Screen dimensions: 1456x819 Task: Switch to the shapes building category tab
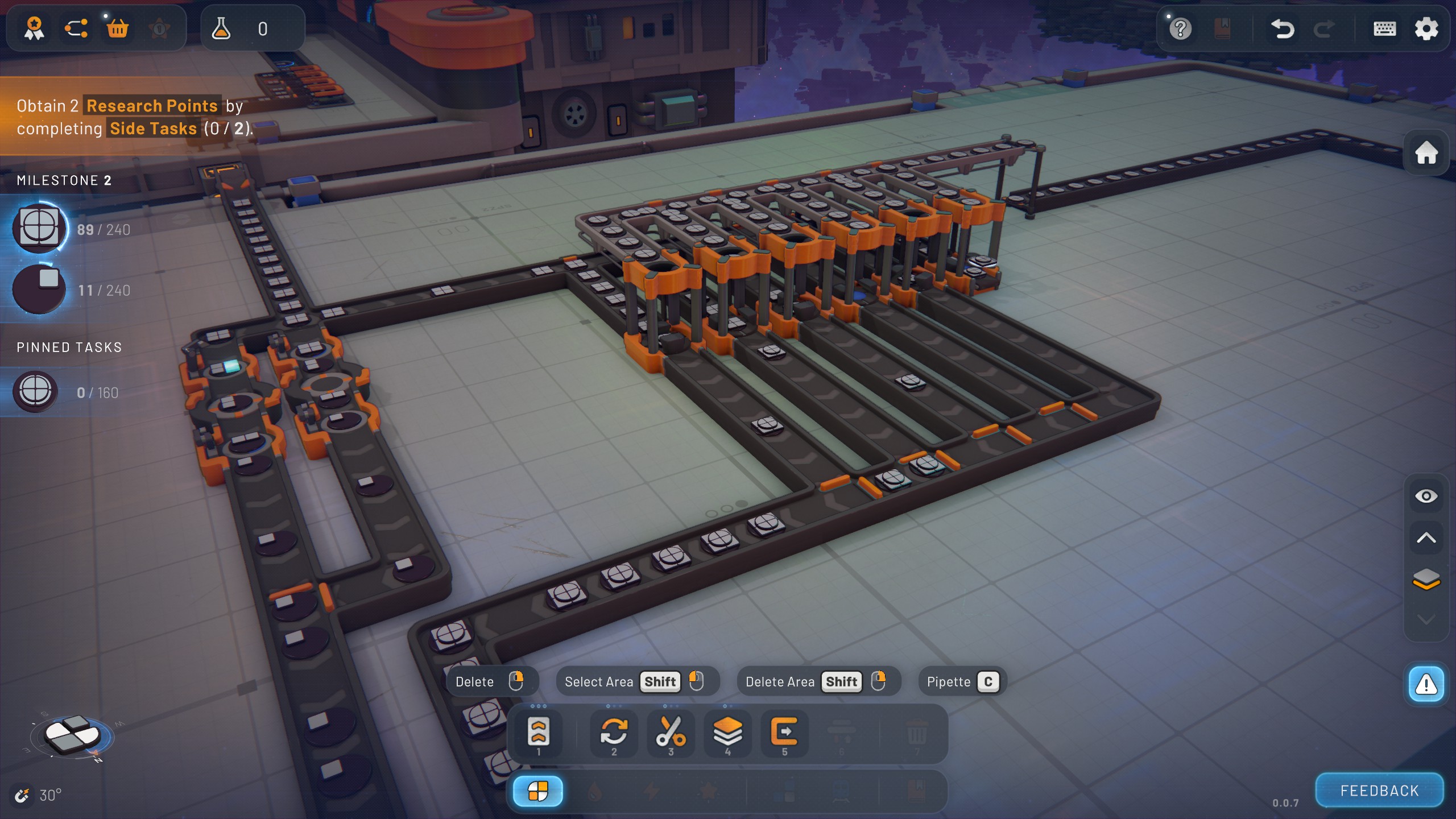[538, 791]
